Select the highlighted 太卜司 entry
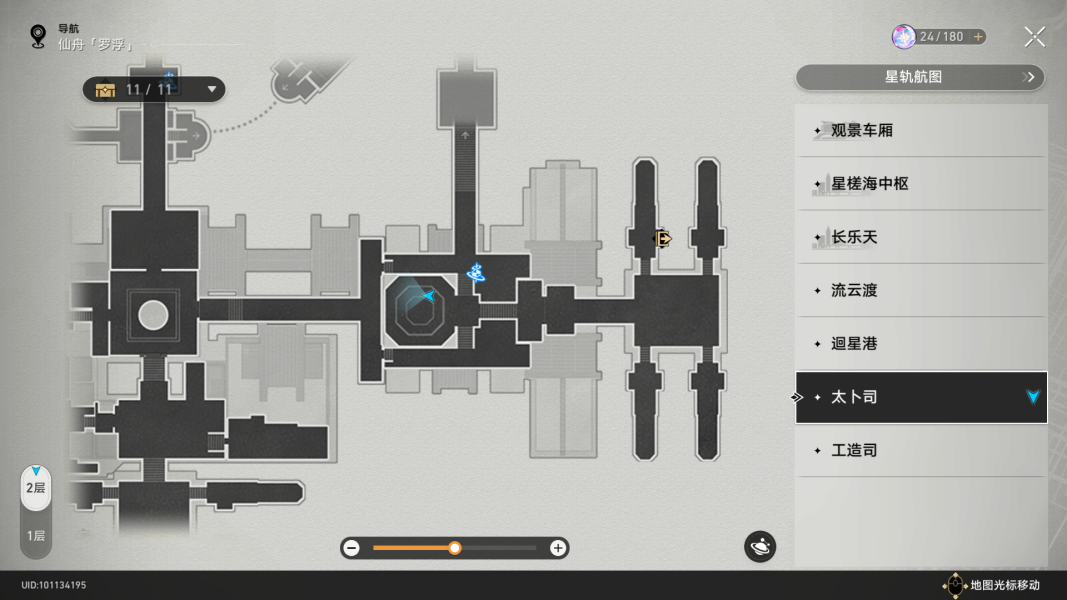The image size is (1067, 600). point(920,397)
